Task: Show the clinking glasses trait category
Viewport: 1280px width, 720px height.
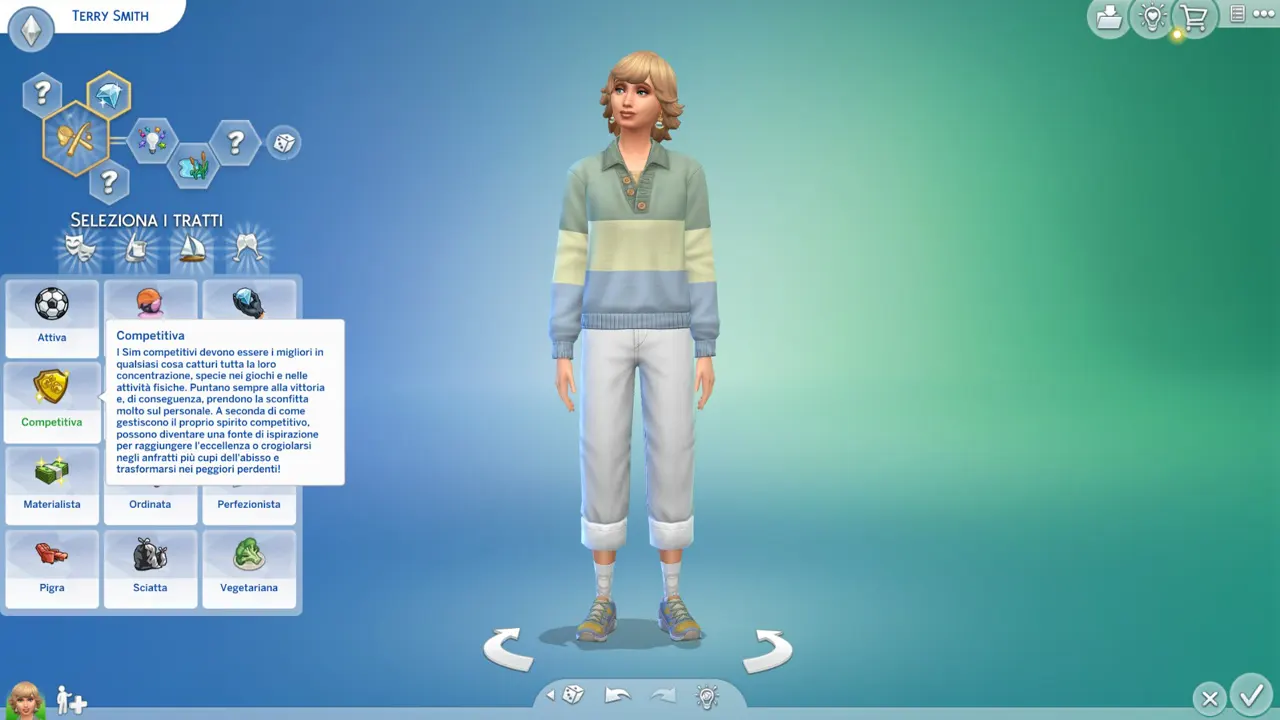Action: pyautogui.click(x=247, y=250)
